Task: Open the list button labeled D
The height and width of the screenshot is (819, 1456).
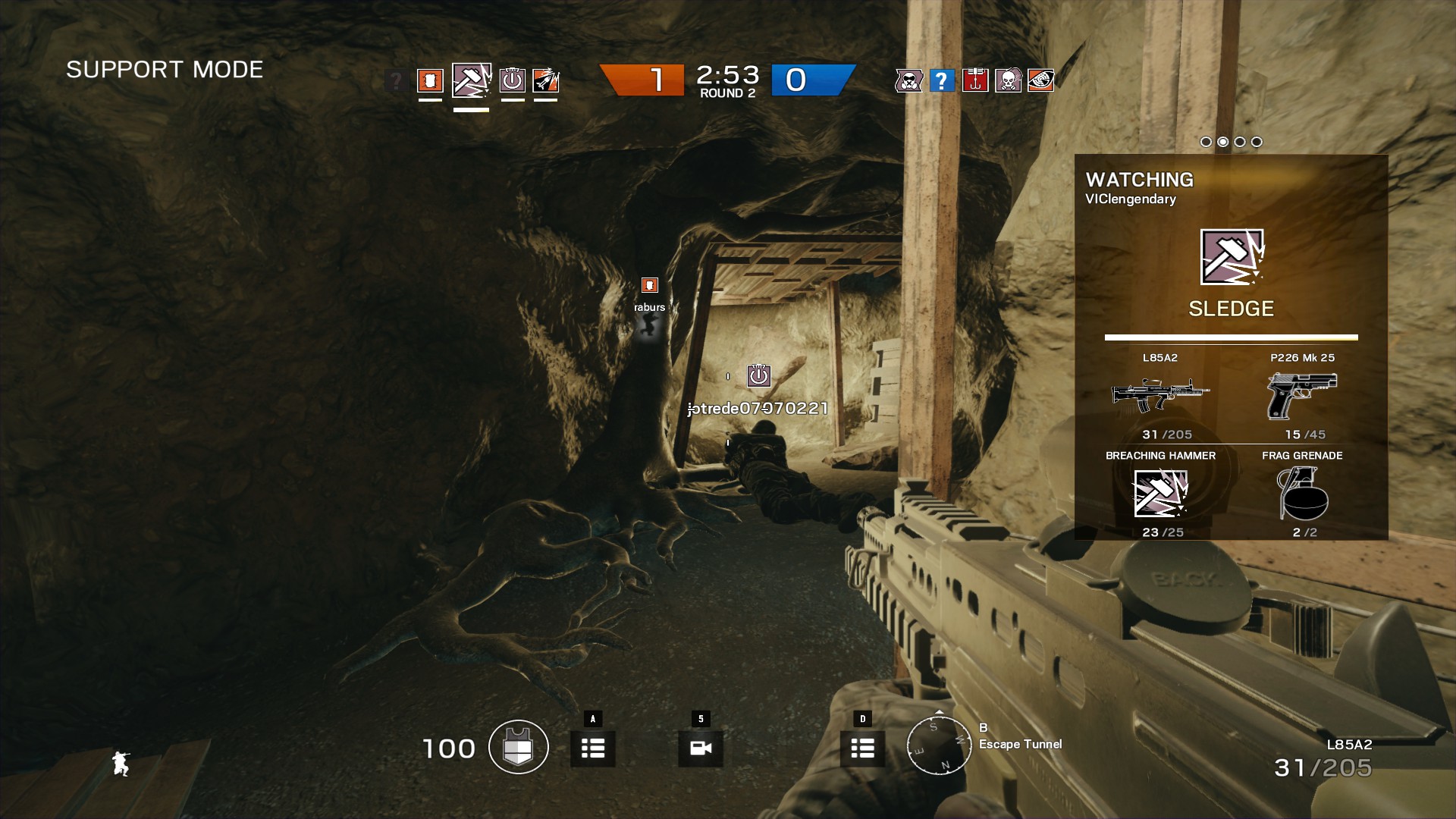Action: pyautogui.click(x=862, y=748)
